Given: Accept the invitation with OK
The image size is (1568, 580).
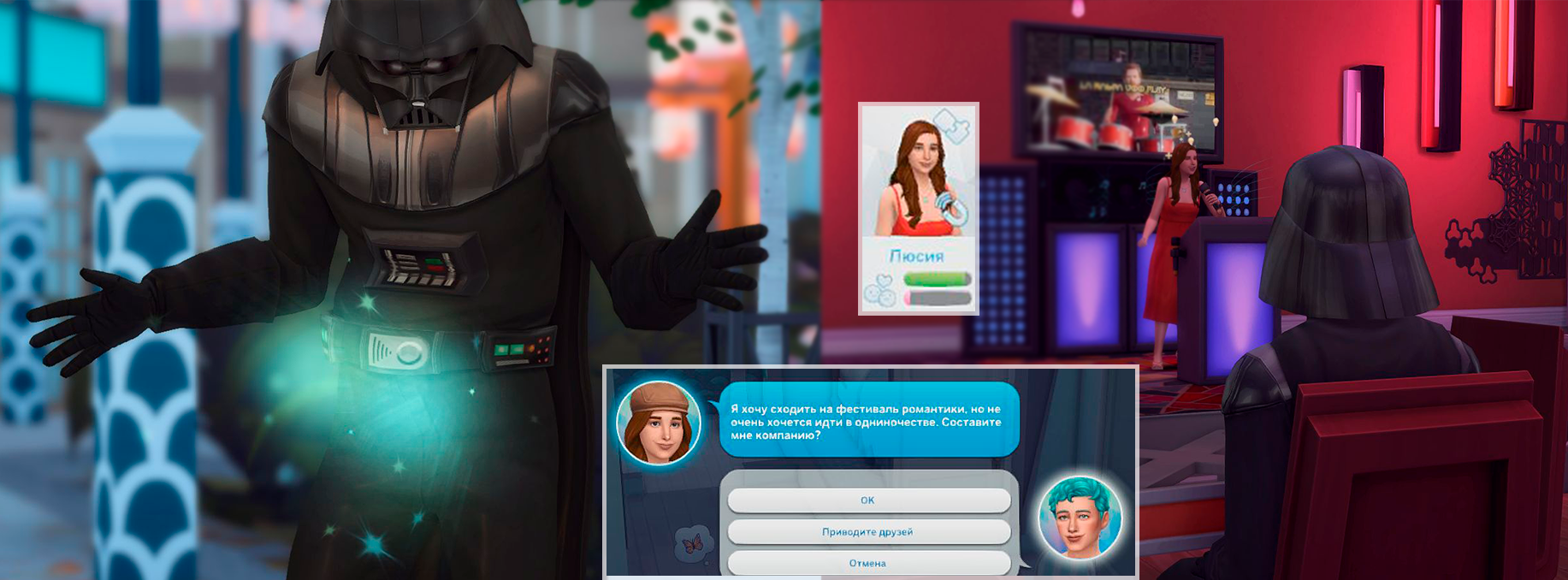Looking at the screenshot, I should (868, 500).
